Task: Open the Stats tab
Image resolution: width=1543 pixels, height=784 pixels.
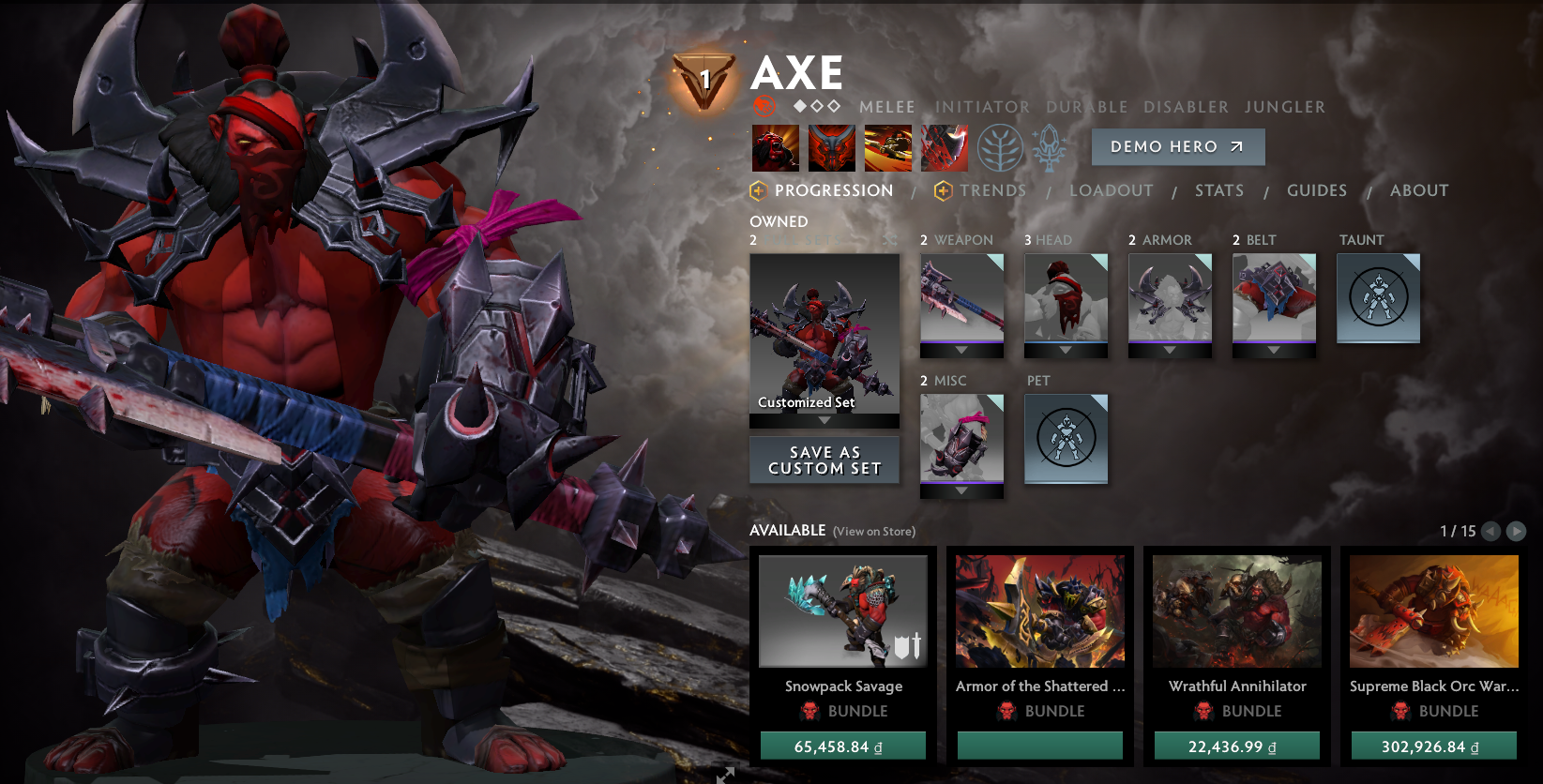Action: (1218, 190)
